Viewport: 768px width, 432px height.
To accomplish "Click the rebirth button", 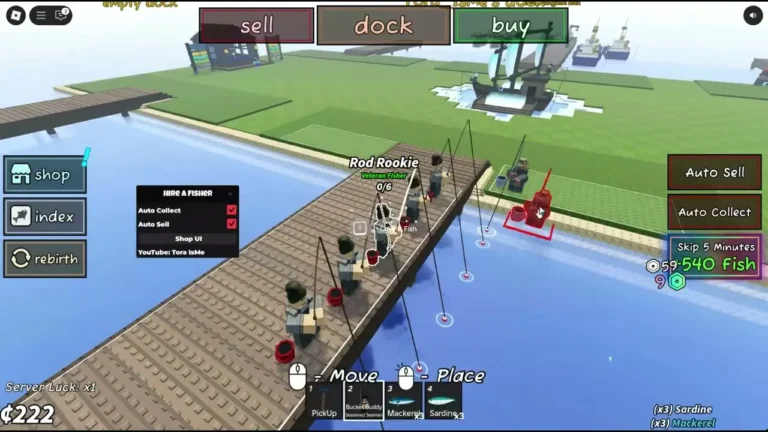I will pos(44,258).
